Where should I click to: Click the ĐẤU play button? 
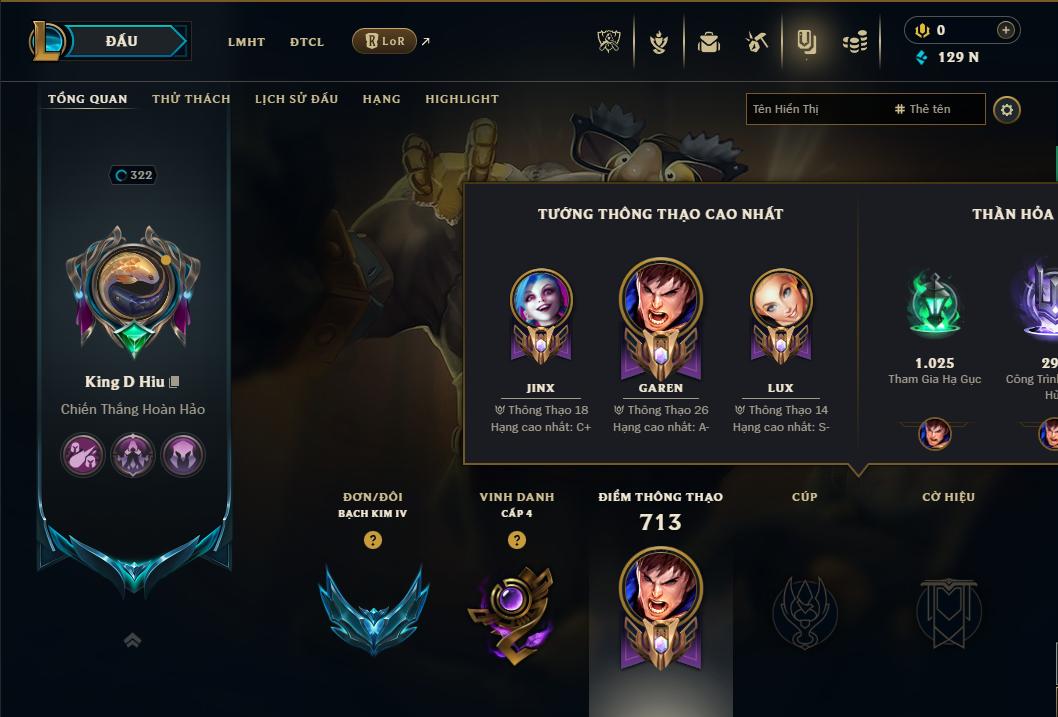click(122, 41)
